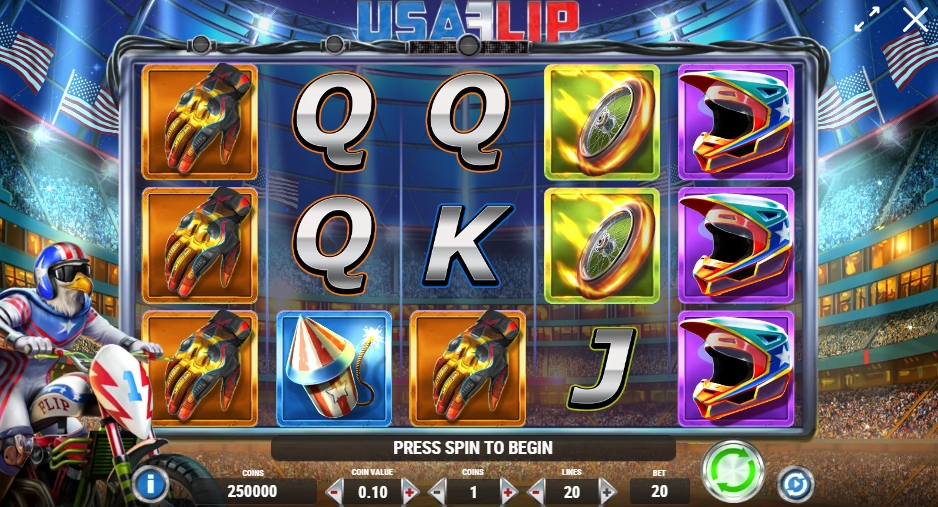Viewport: 938px width, 507px height.
Task: Reduce the number of lines
Action: [x=536, y=491]
